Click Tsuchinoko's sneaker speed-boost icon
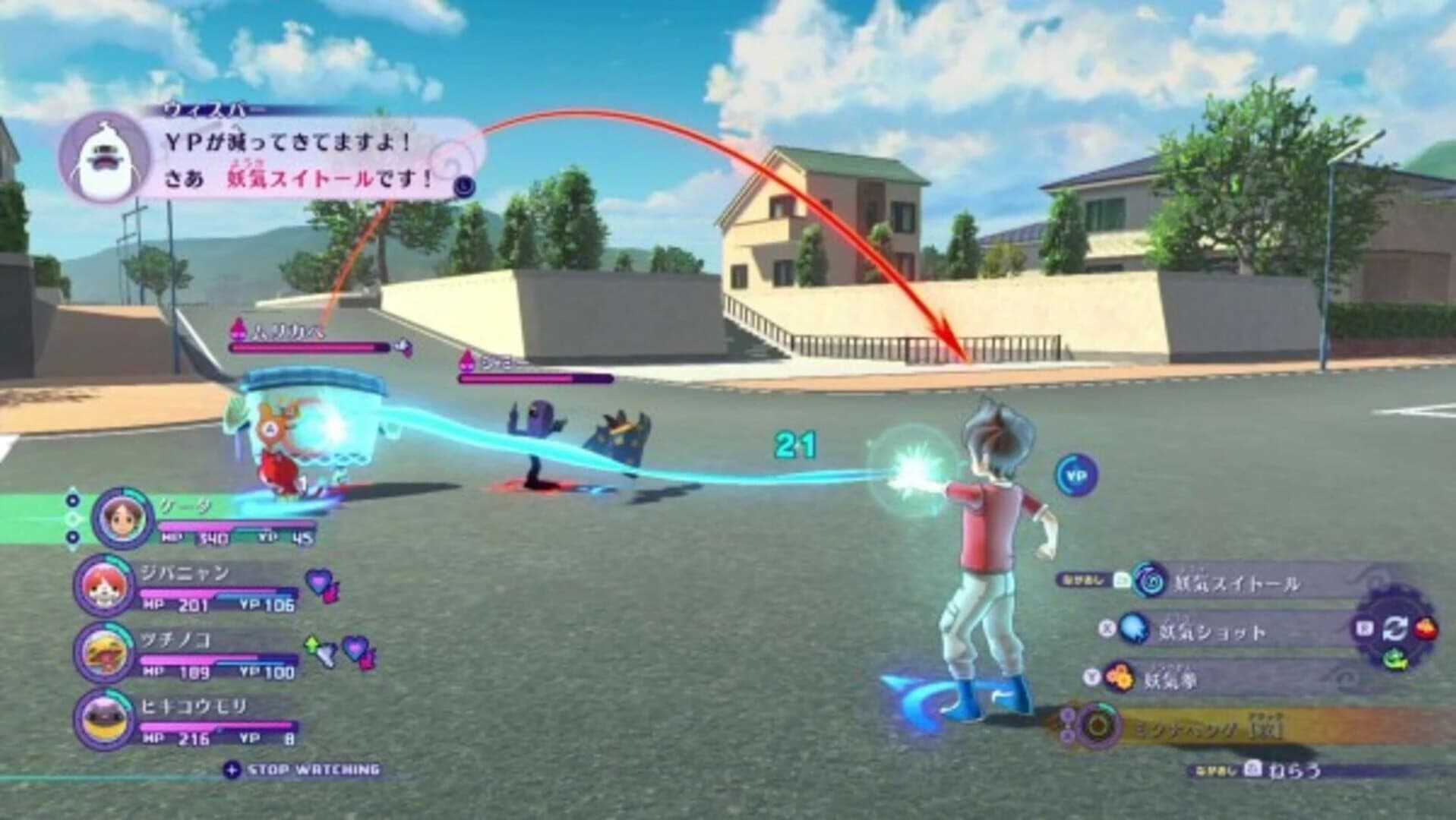Screen dimensions: 1456x820 pyautogui.click(x=326, y=654)
